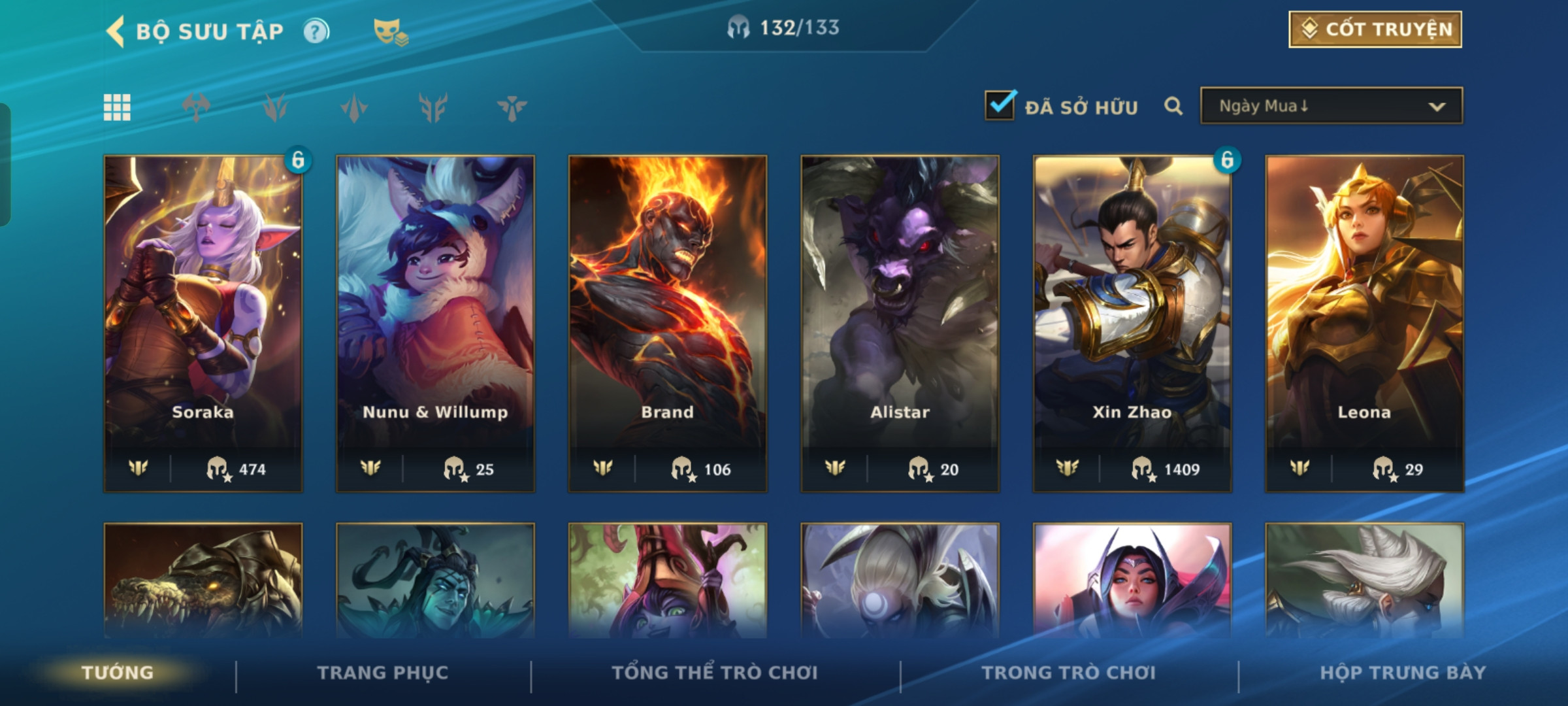Toggle the Đã Sở Hữu owned checkbox

(x=1000, y=105)
